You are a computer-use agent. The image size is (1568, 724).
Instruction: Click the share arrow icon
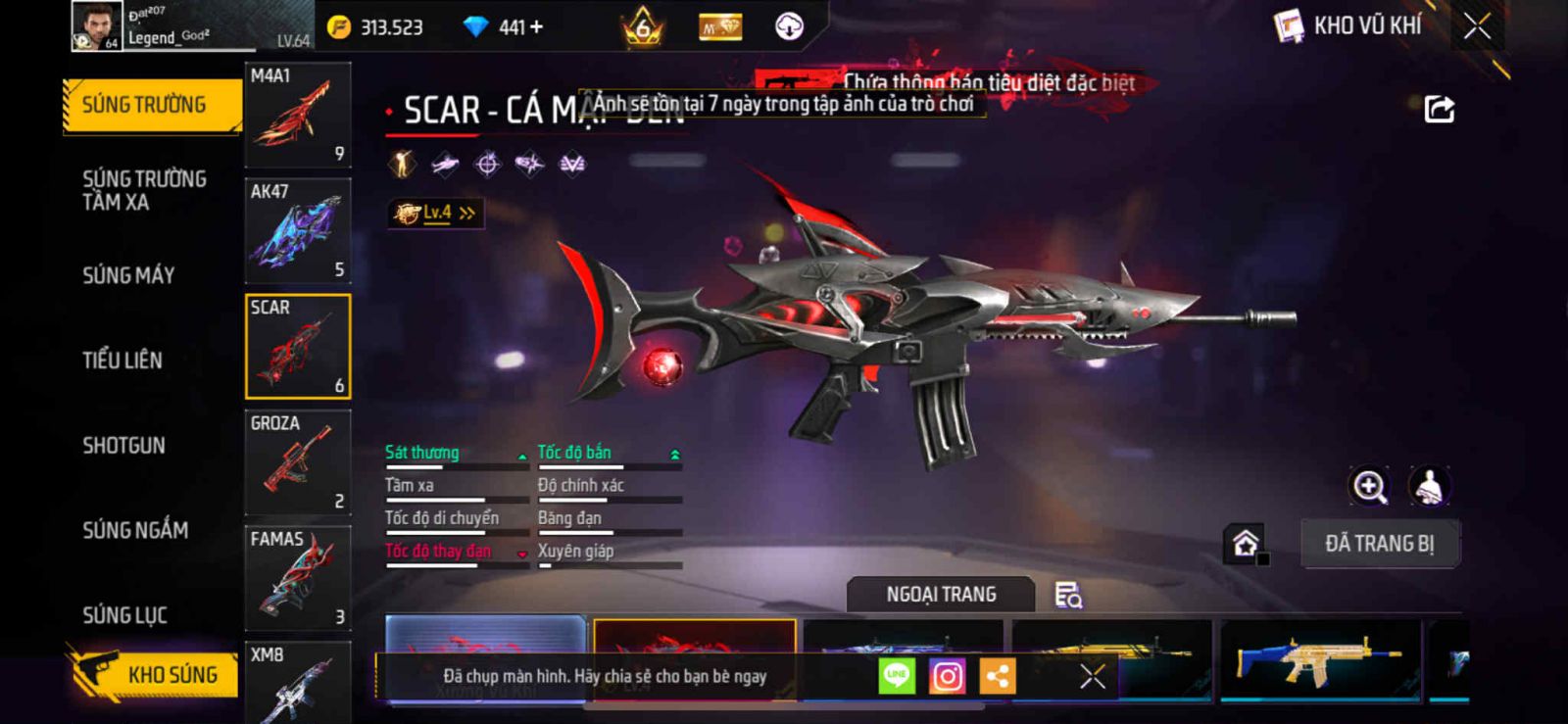1439,109
